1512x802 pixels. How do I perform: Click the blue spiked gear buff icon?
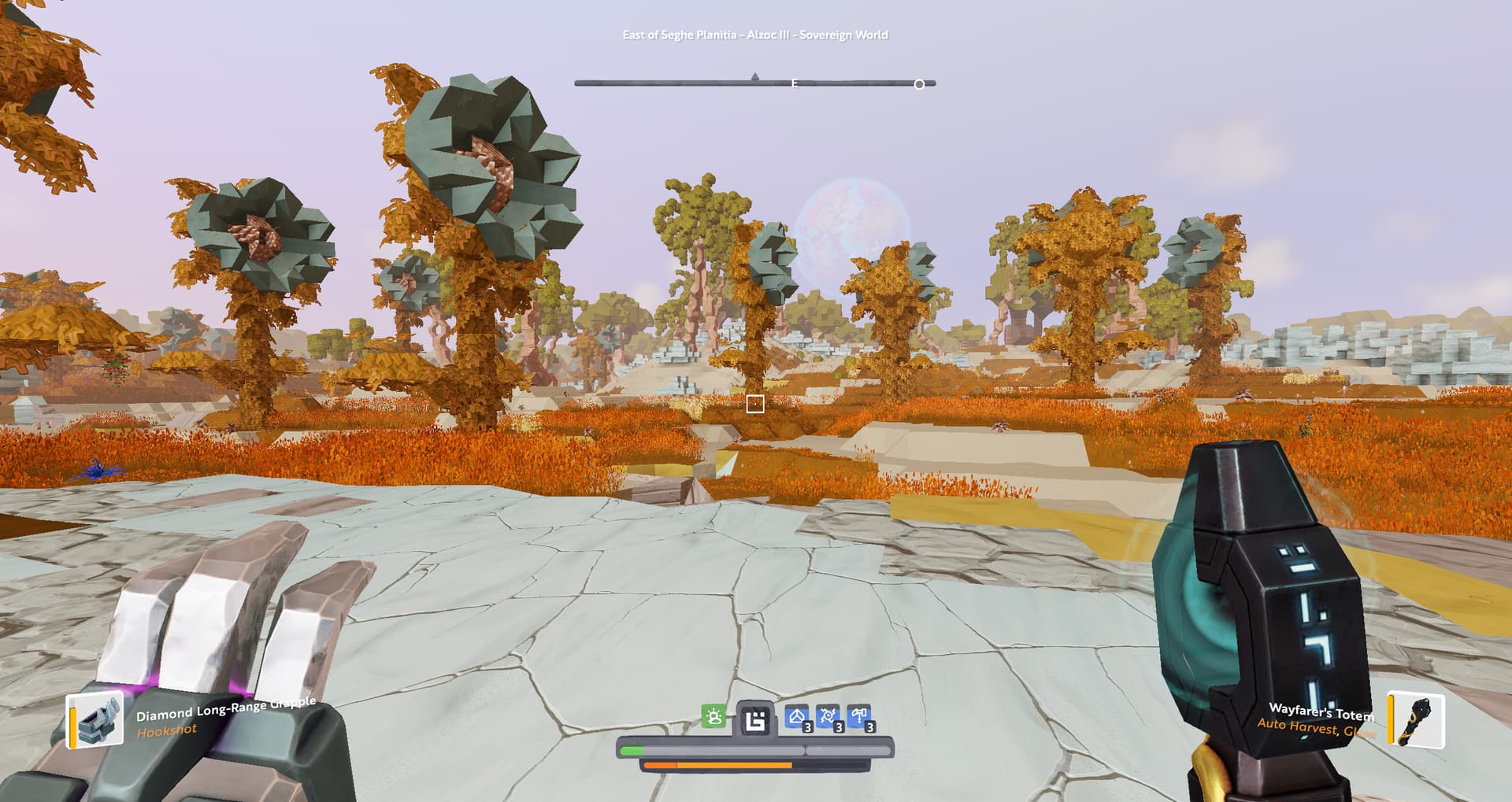(828, 717)
